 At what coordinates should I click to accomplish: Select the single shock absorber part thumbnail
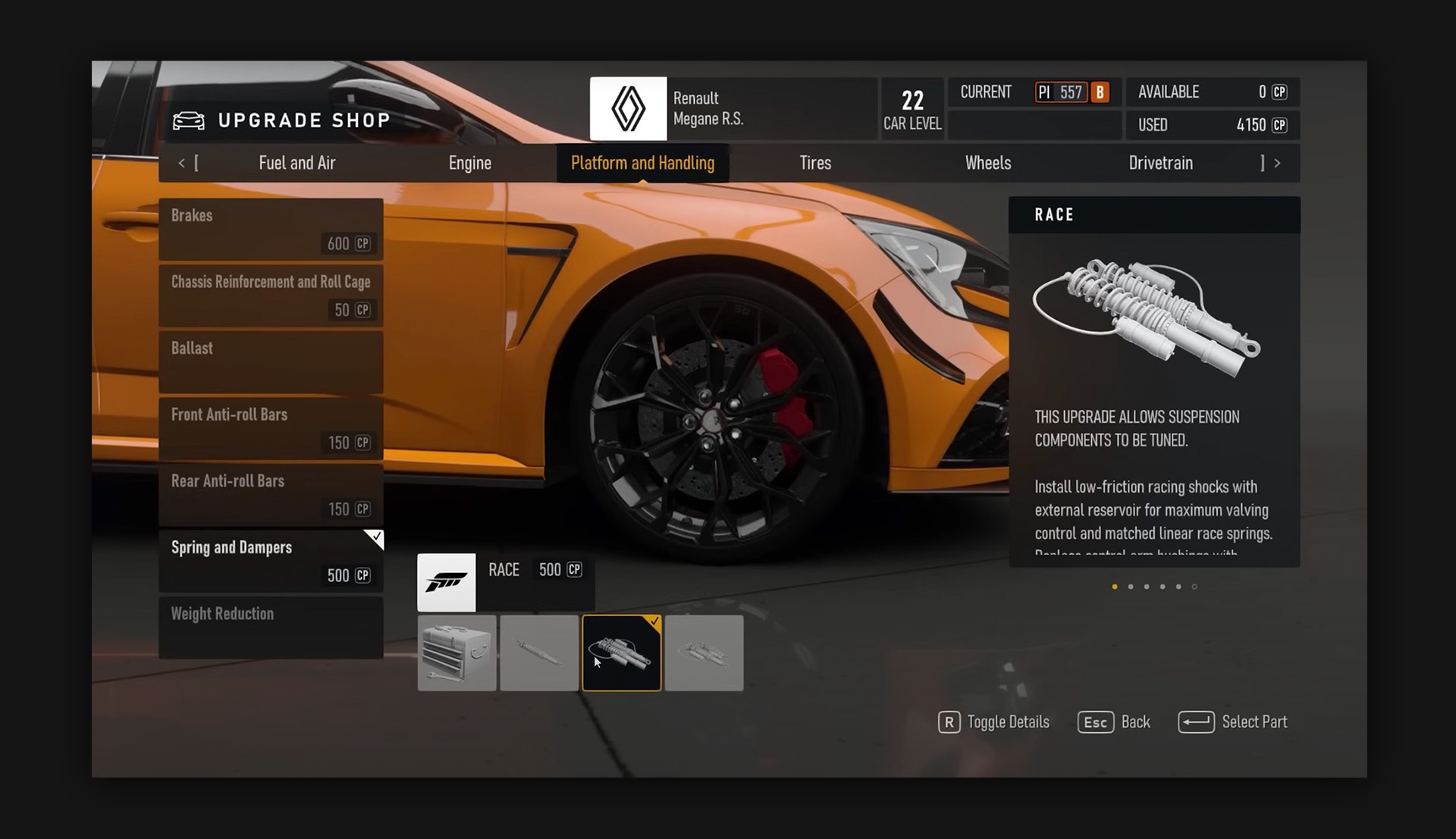pyautogui.click(x=539, y=653)
